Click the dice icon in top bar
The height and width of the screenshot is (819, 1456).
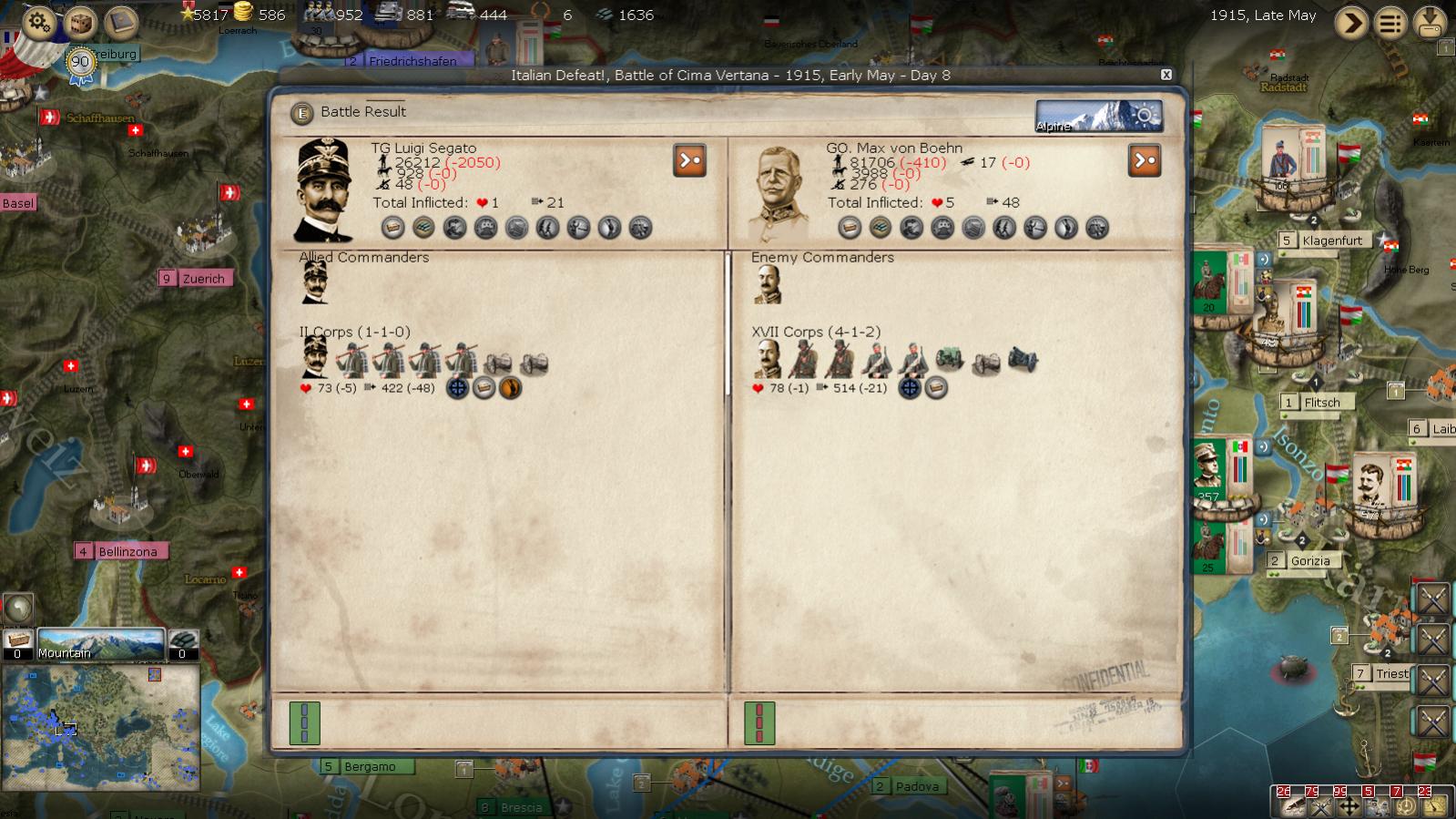click(x=80, y=21)
